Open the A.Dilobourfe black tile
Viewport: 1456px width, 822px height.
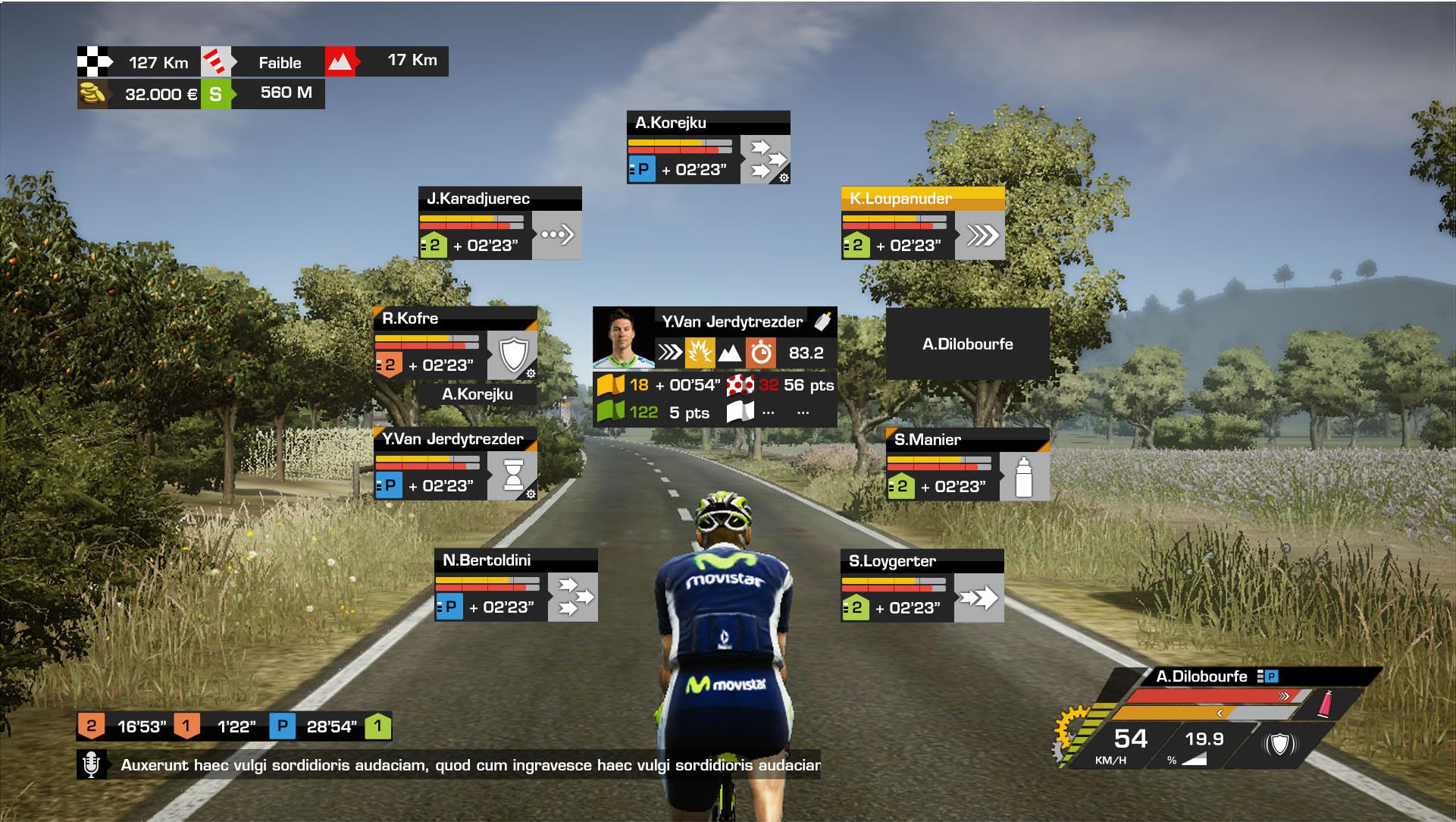pos(967,344)
